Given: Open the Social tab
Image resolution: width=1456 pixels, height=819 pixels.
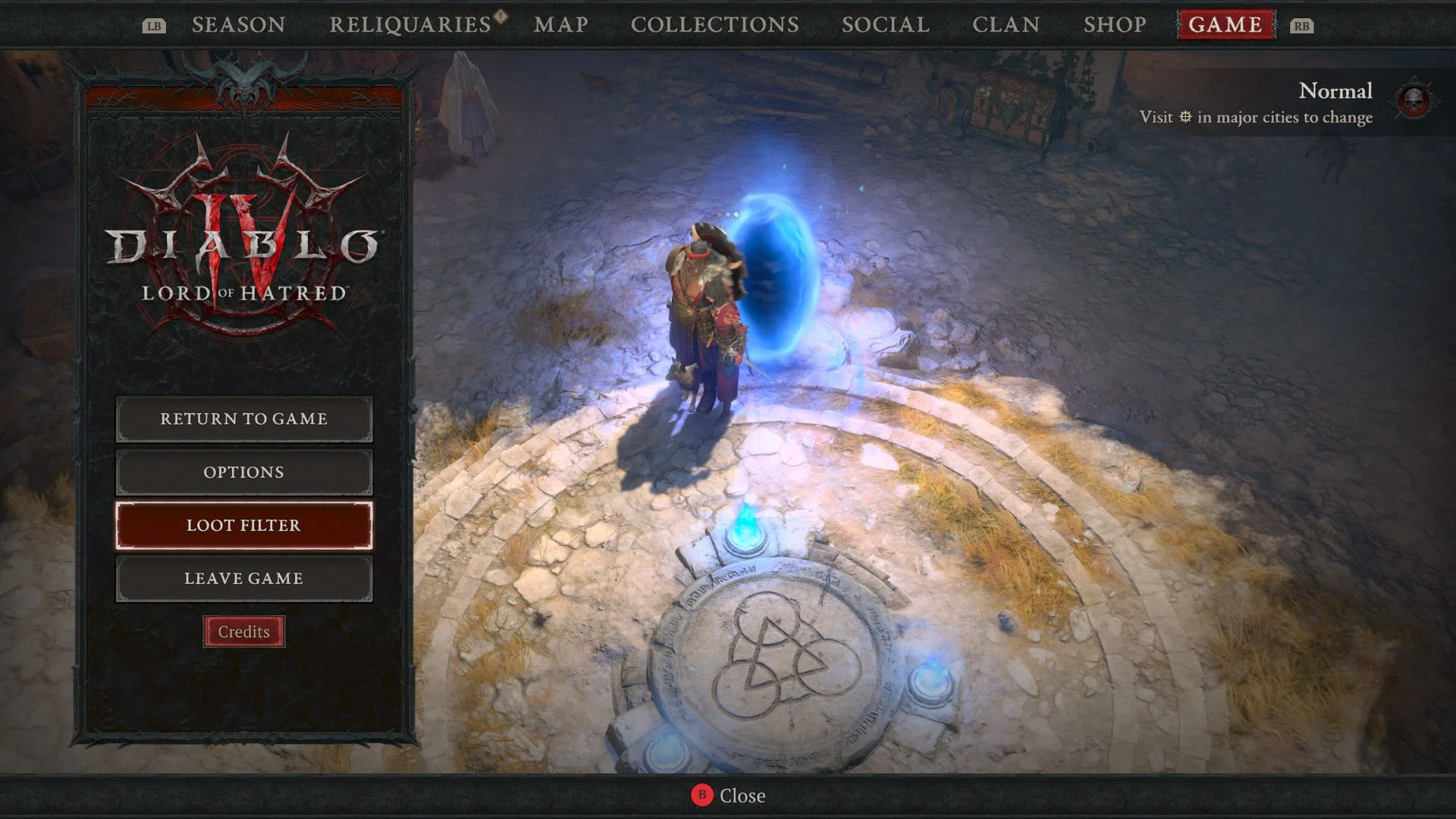Looking at the screenshot, I should (x=886, y=25).
